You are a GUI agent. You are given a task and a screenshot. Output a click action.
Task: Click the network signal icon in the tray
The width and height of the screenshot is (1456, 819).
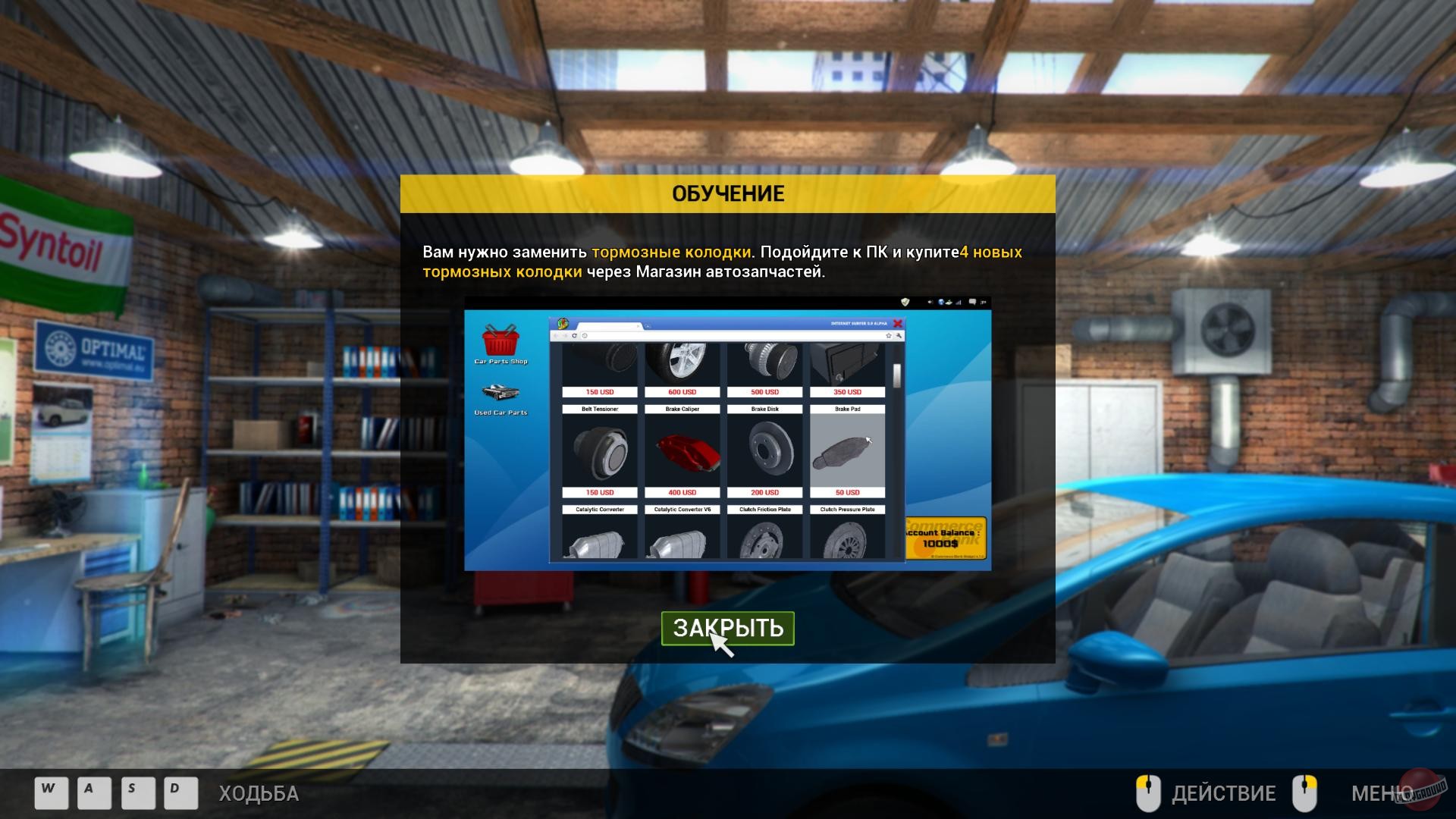tap(959, 303)
